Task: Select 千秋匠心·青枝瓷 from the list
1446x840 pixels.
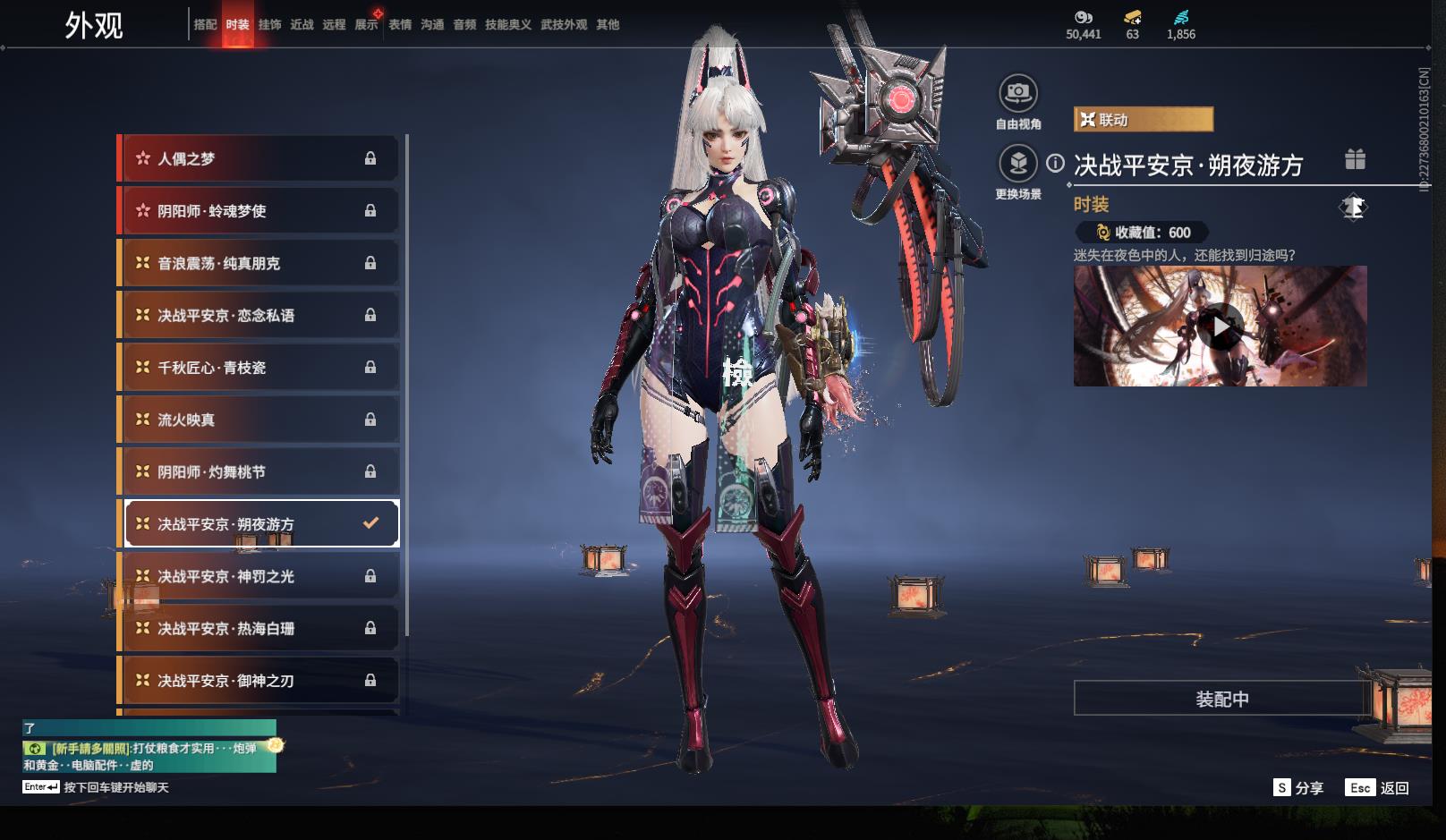Action: (x=258, y=368)
